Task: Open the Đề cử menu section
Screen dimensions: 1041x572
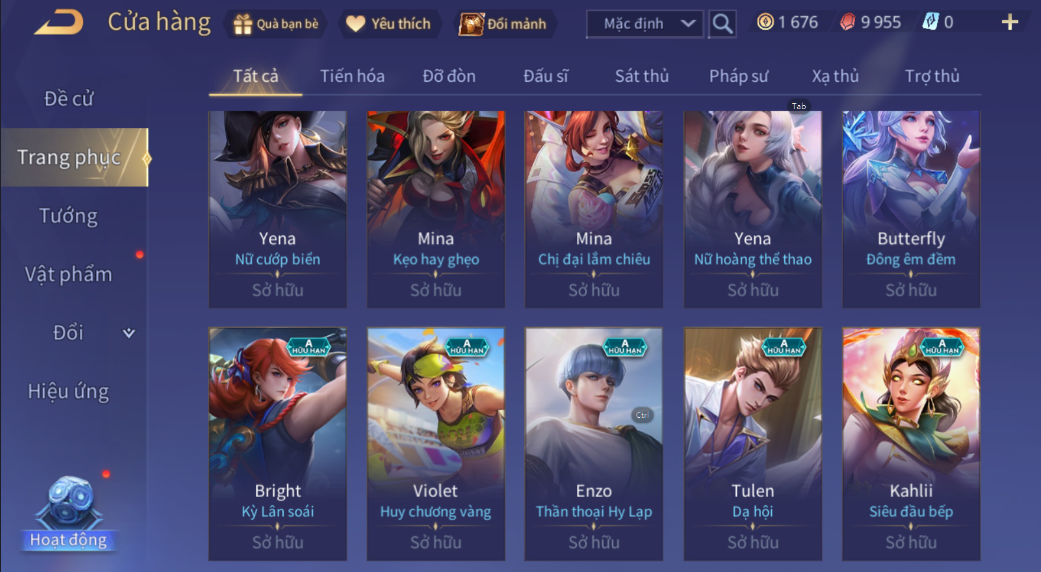Action: pos(69,99)
